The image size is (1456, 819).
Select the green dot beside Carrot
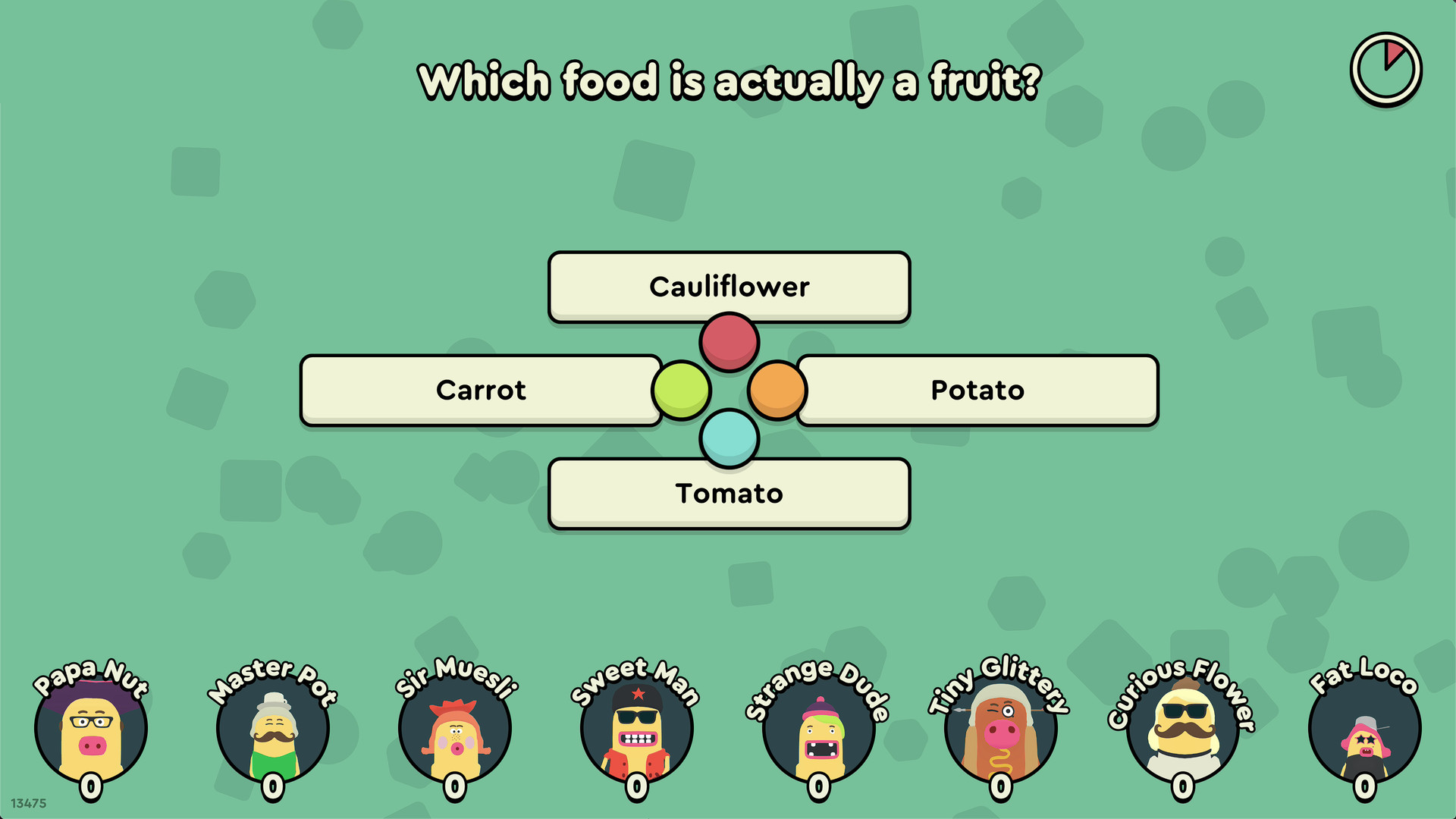coord(681,390)
